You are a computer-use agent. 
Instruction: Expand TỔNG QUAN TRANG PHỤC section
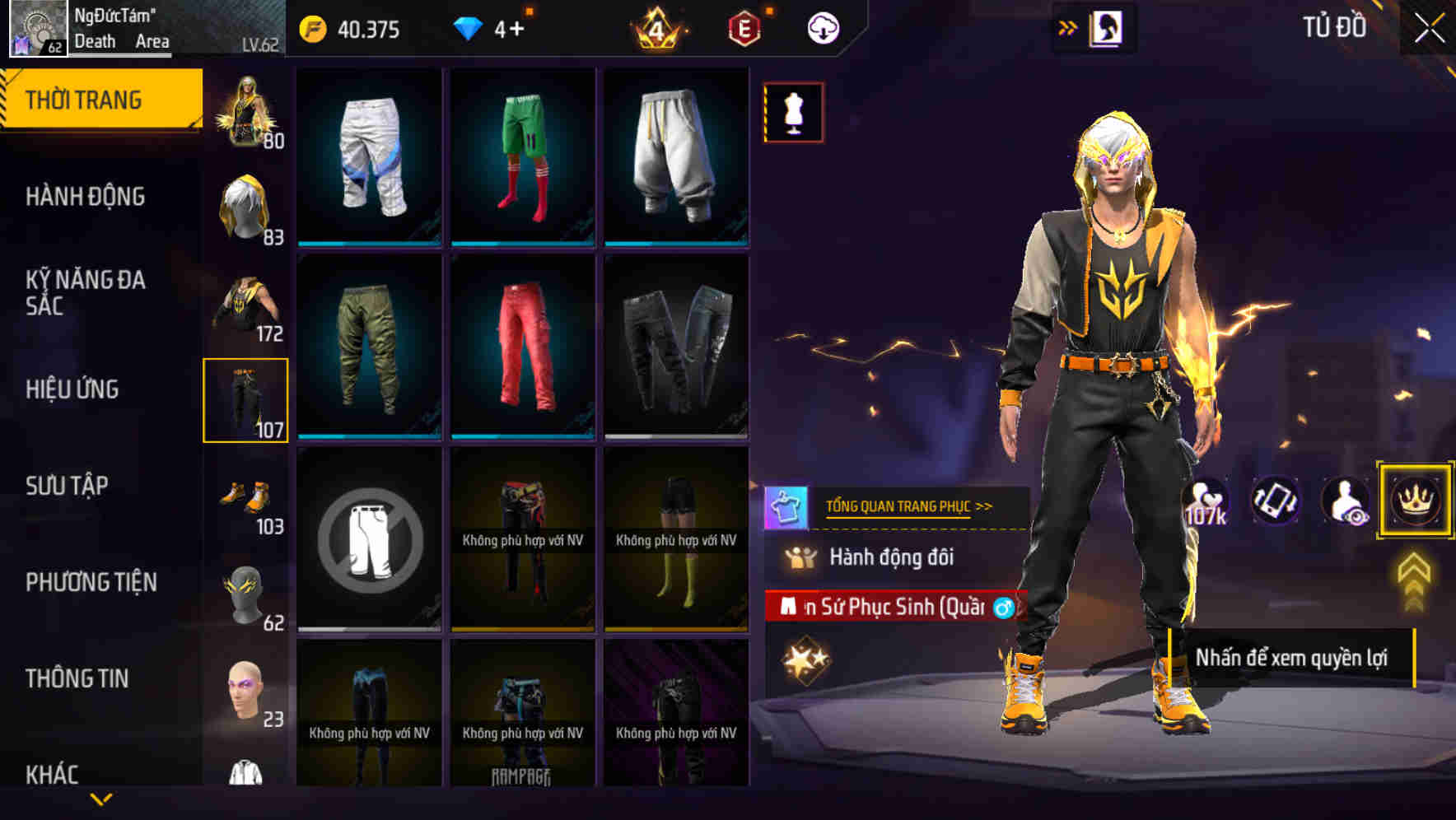click(910, 506)
